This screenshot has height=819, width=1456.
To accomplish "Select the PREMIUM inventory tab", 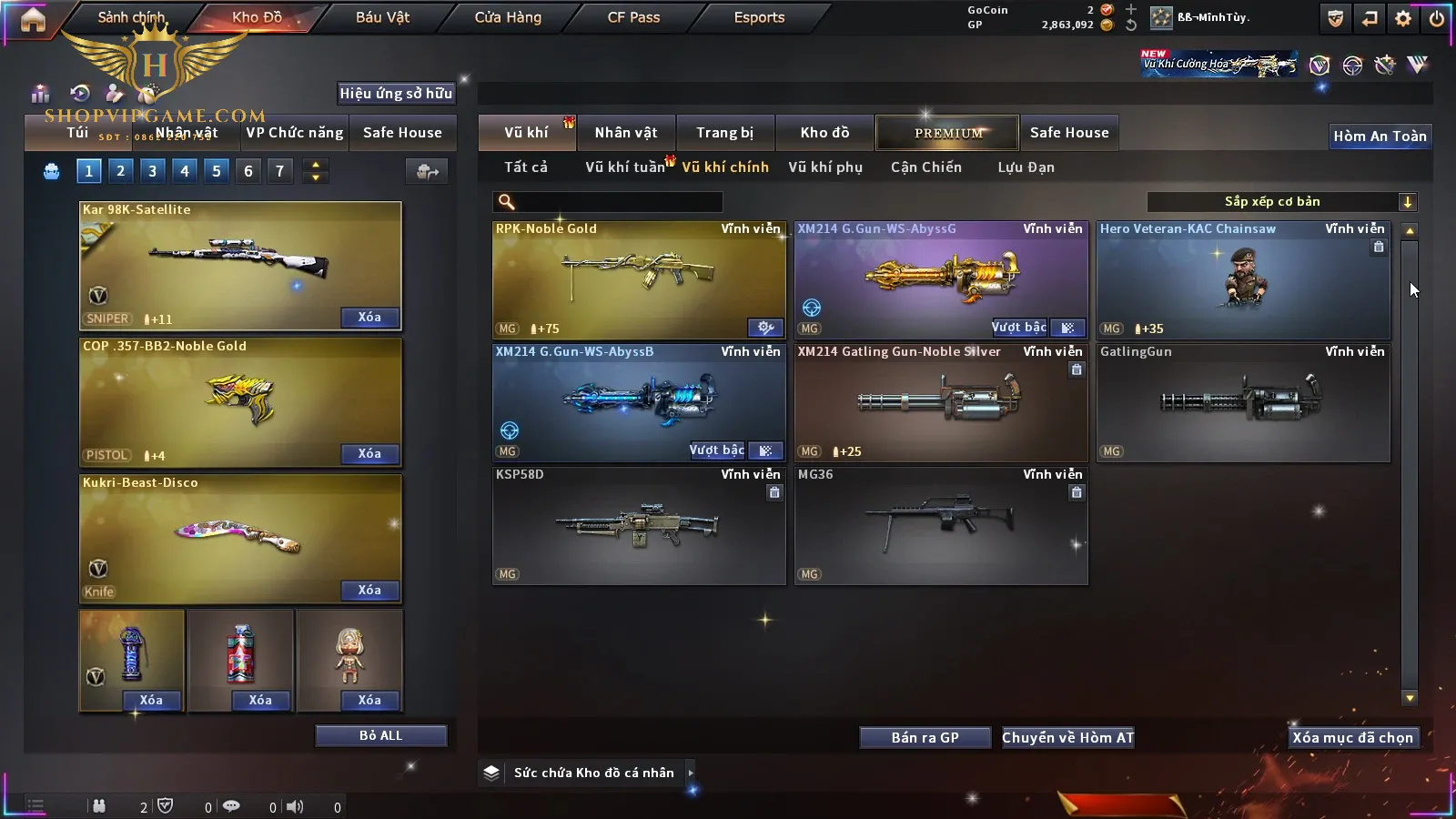I will pyautogui.click(x=947, y=133).
